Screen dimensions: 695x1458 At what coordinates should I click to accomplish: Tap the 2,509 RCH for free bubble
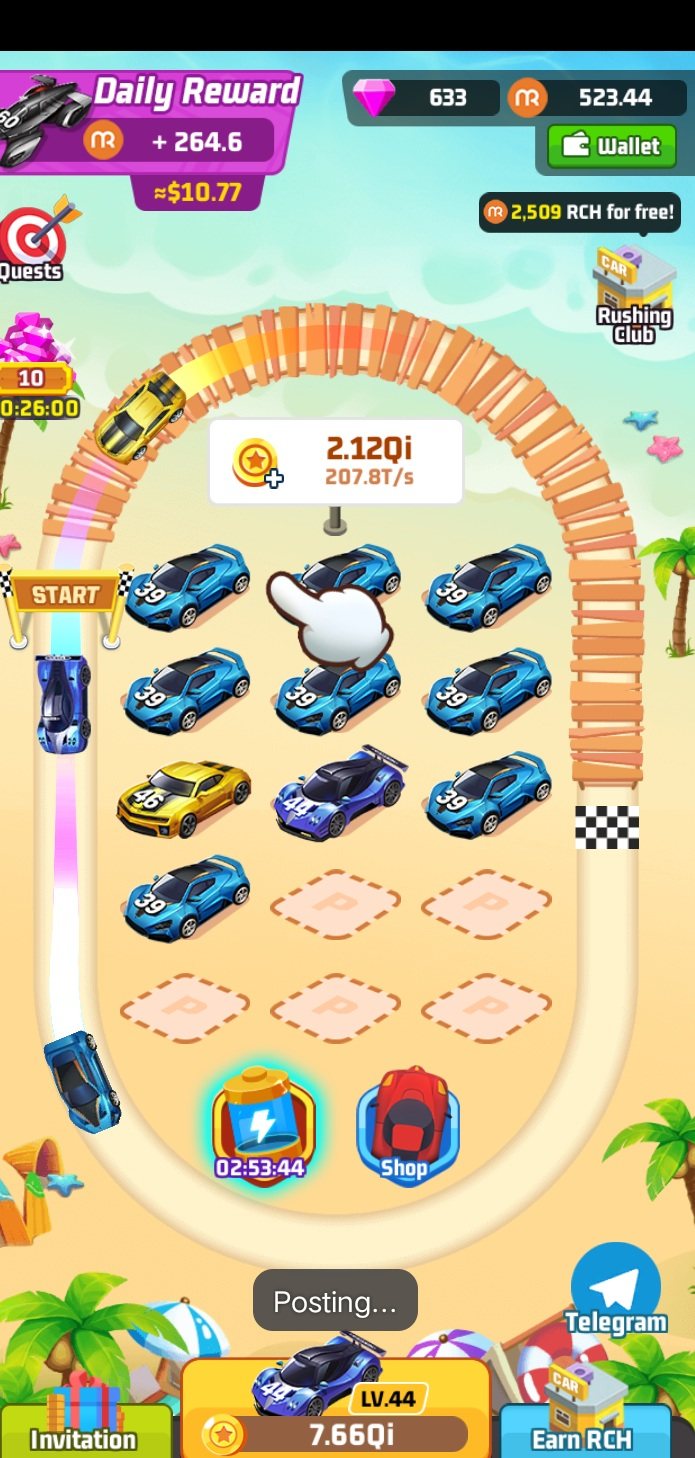pos(579,212)
